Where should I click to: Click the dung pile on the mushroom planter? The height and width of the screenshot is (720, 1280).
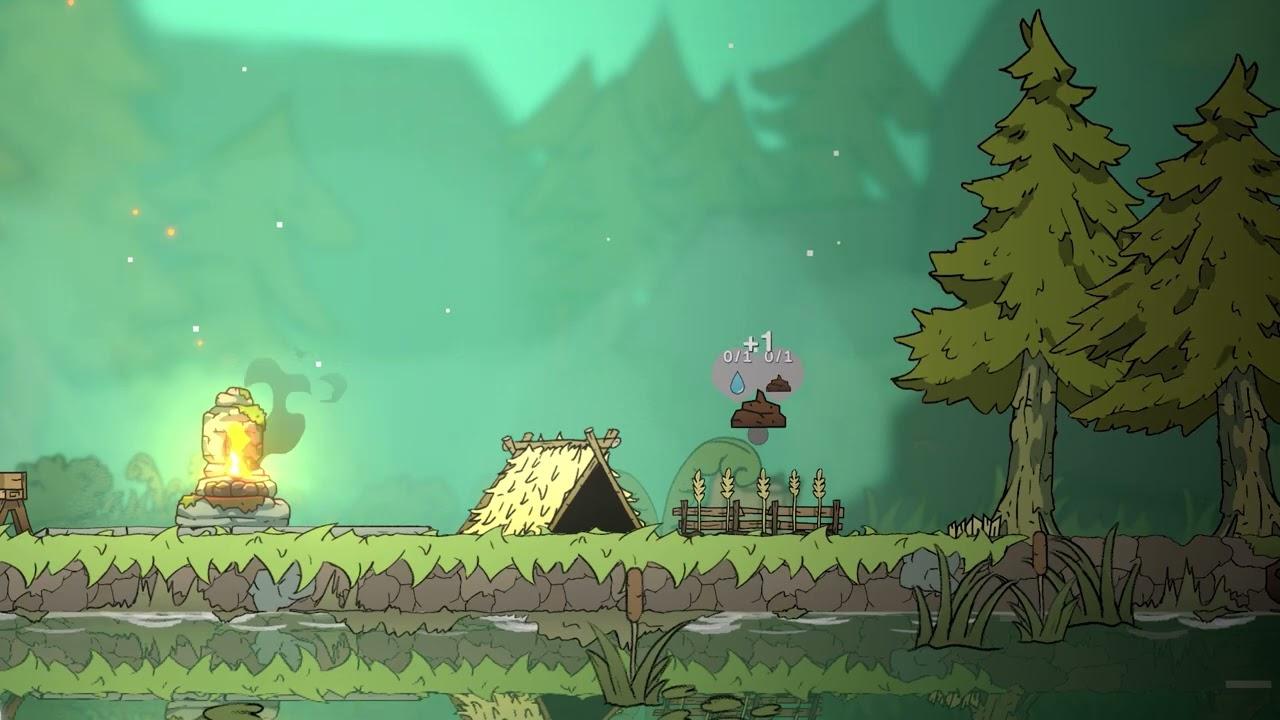point(760,412)
